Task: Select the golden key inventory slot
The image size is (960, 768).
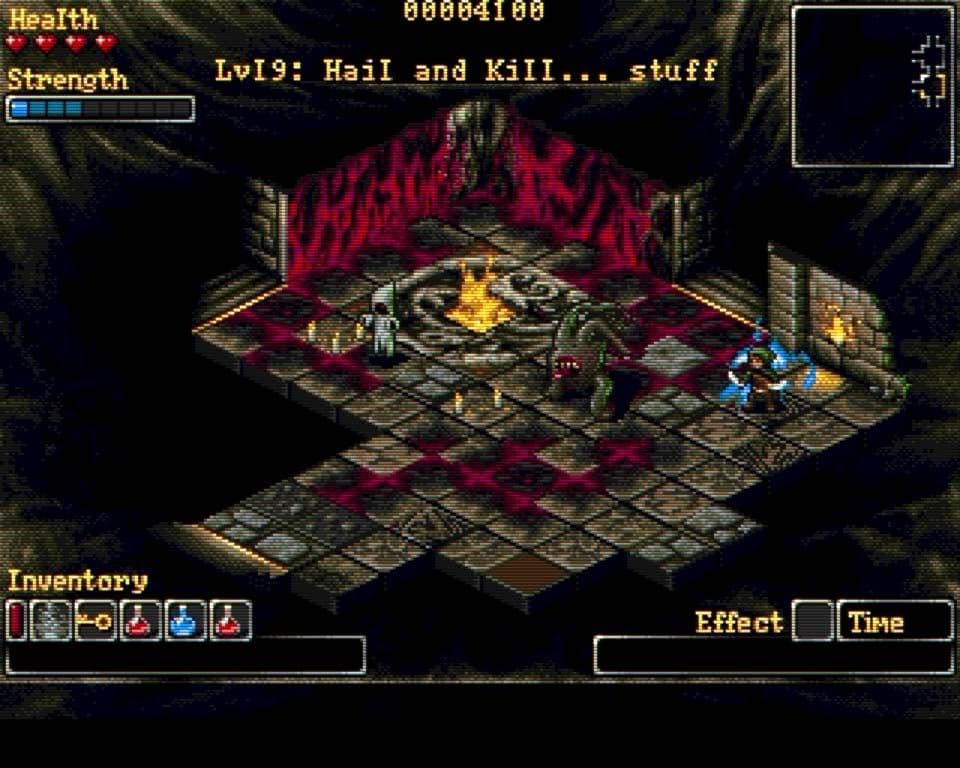Action: pos(96,621)
